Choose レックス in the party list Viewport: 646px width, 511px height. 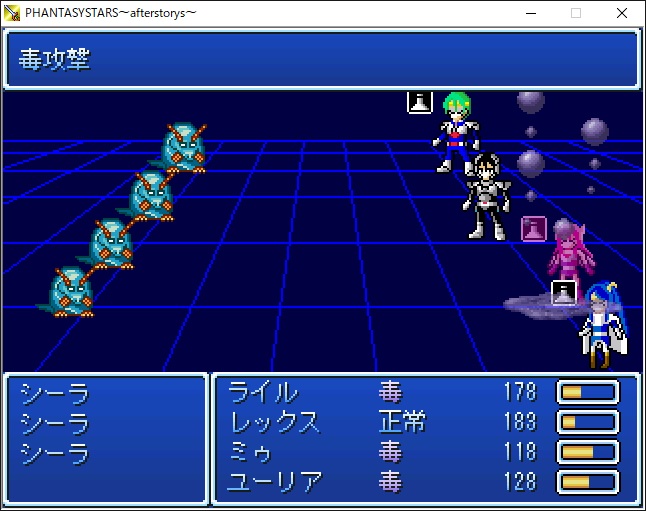pyautogui.click(x=275, y=422)
